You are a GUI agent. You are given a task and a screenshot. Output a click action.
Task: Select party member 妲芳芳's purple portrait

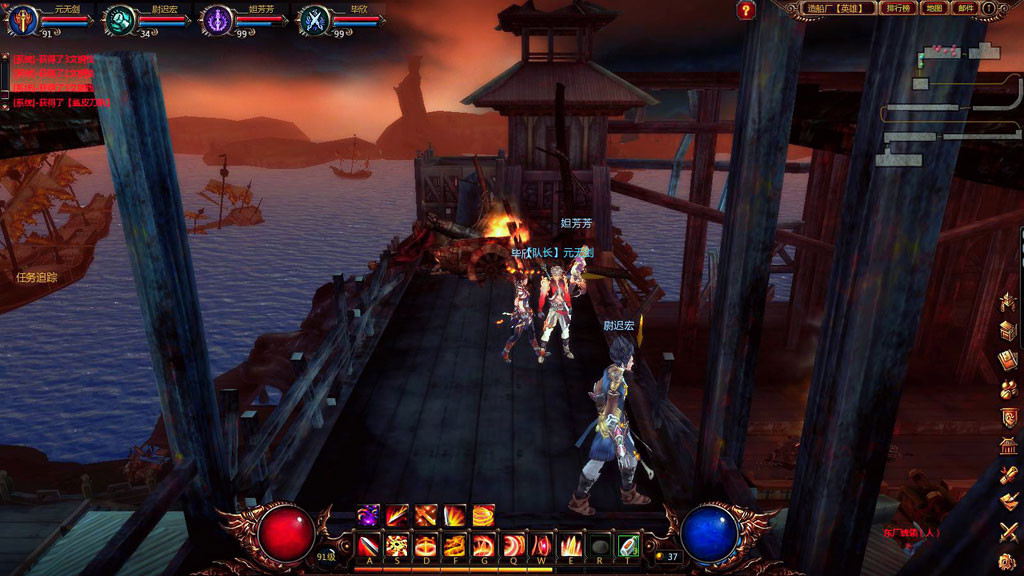217,19
